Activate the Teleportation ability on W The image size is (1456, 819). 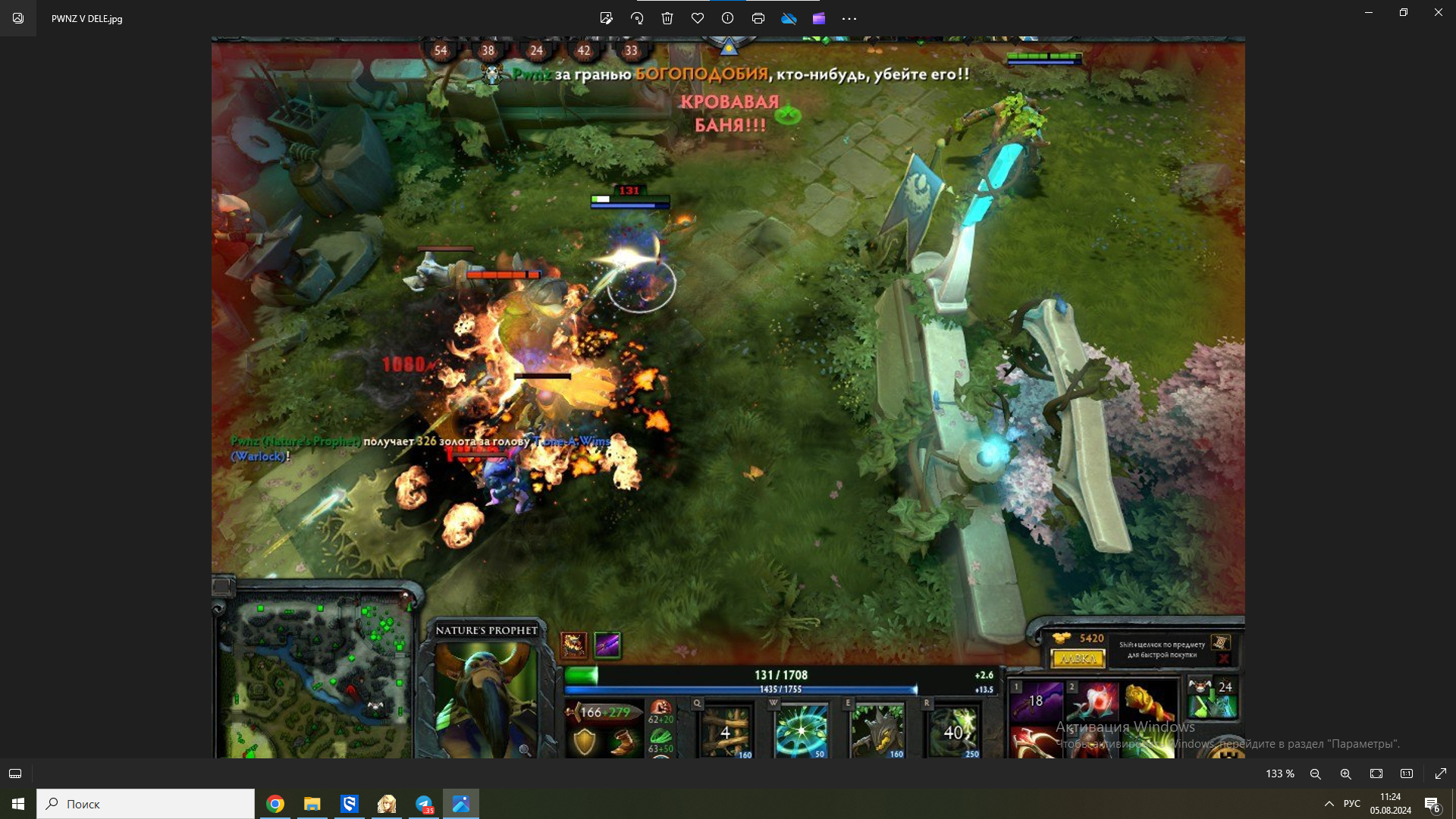point(801,731)
